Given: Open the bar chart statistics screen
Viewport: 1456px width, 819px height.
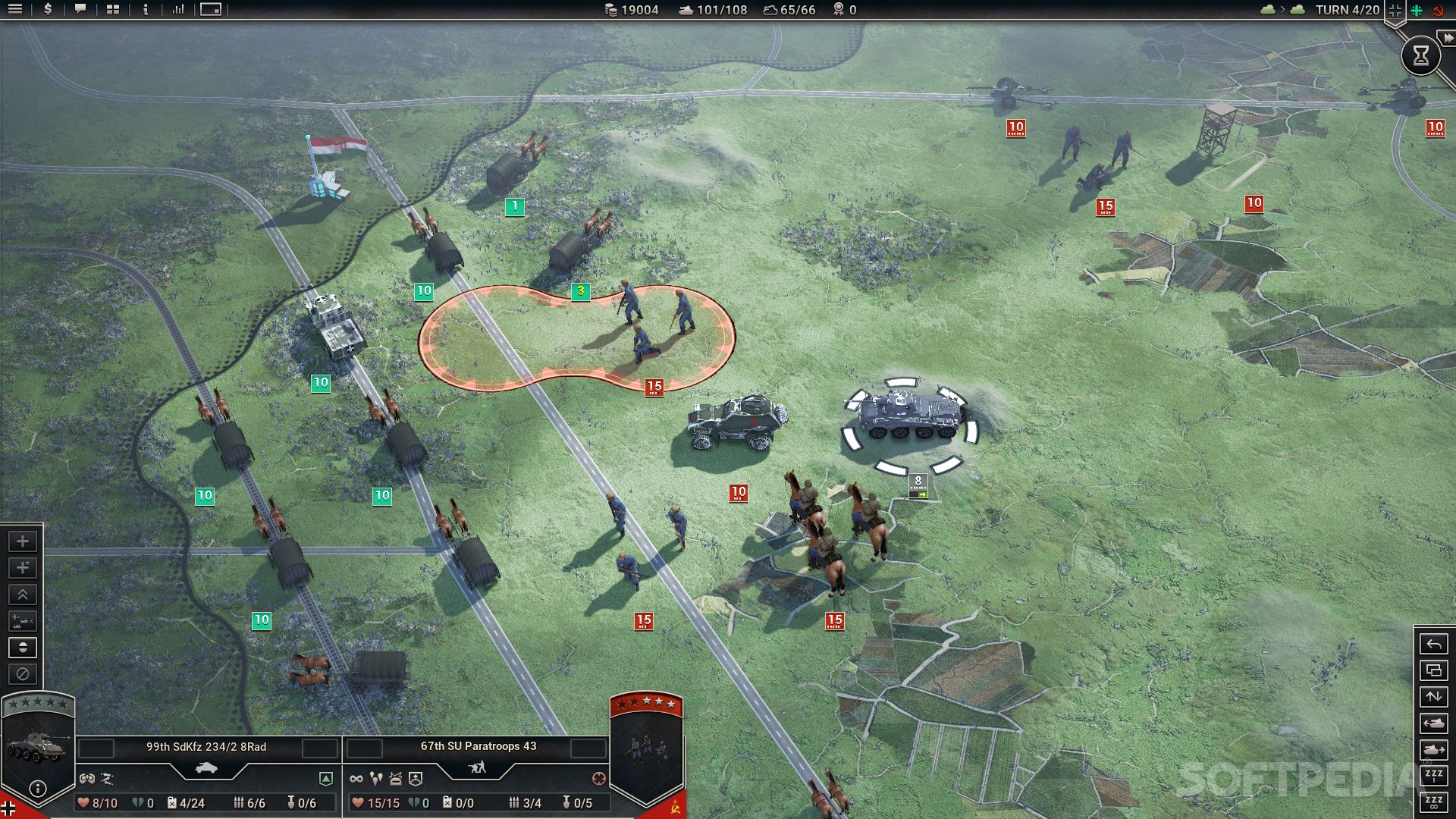Looking at the screenshot, I should coord(178,10).
